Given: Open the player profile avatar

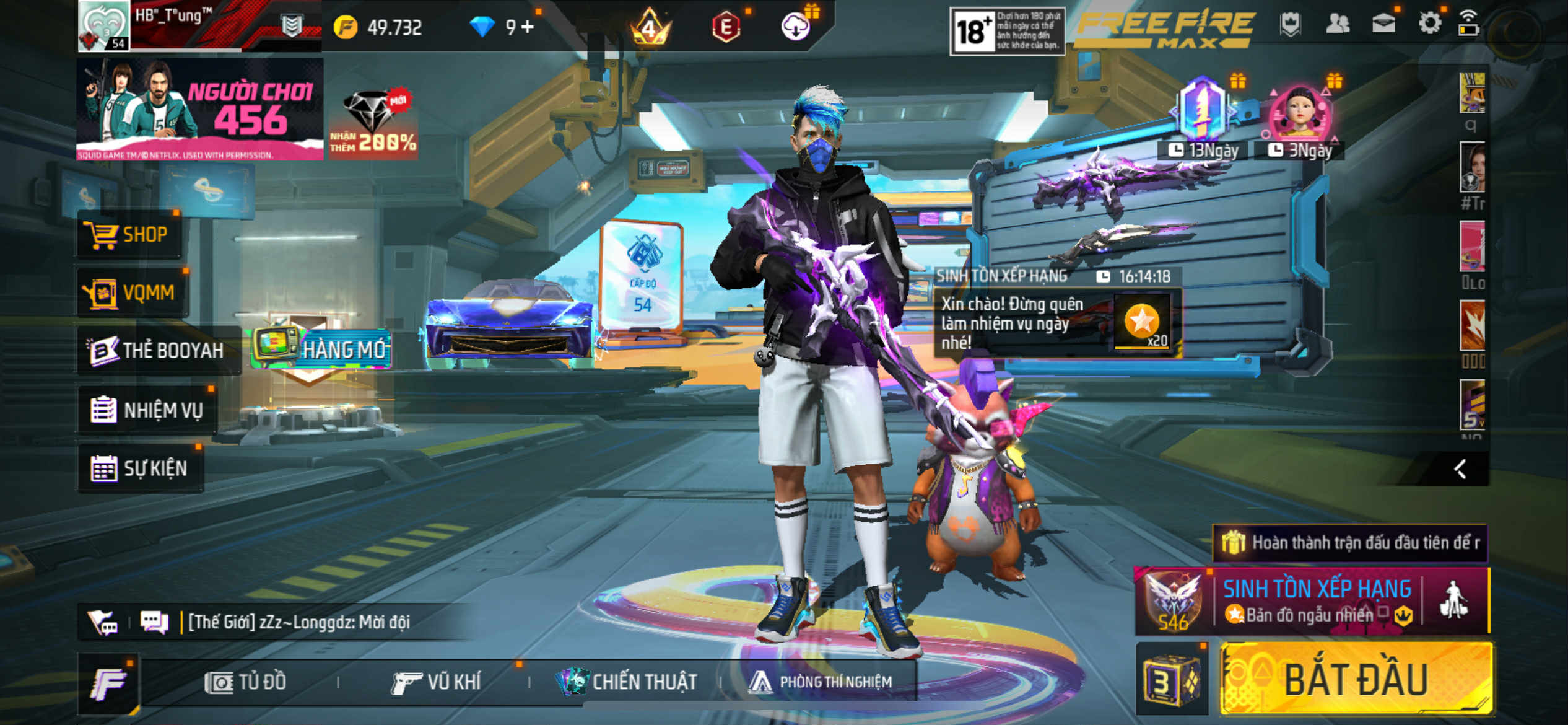Looking at the screenshot, I should point(103,25).
